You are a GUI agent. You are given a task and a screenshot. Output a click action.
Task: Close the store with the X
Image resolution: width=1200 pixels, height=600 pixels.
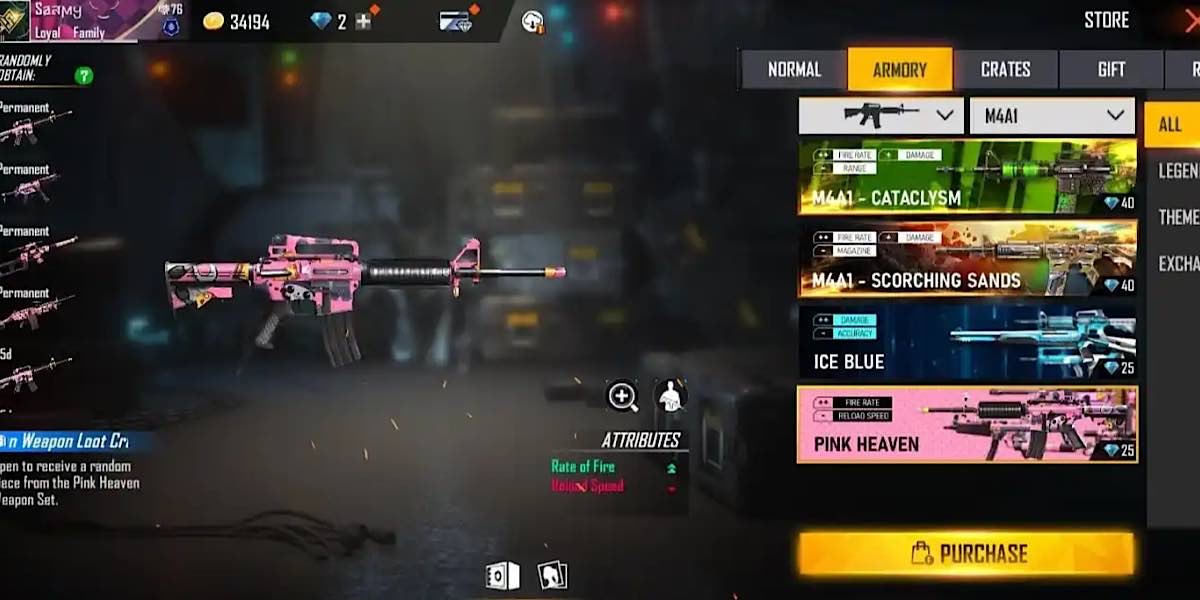(x=1190, y=20)
